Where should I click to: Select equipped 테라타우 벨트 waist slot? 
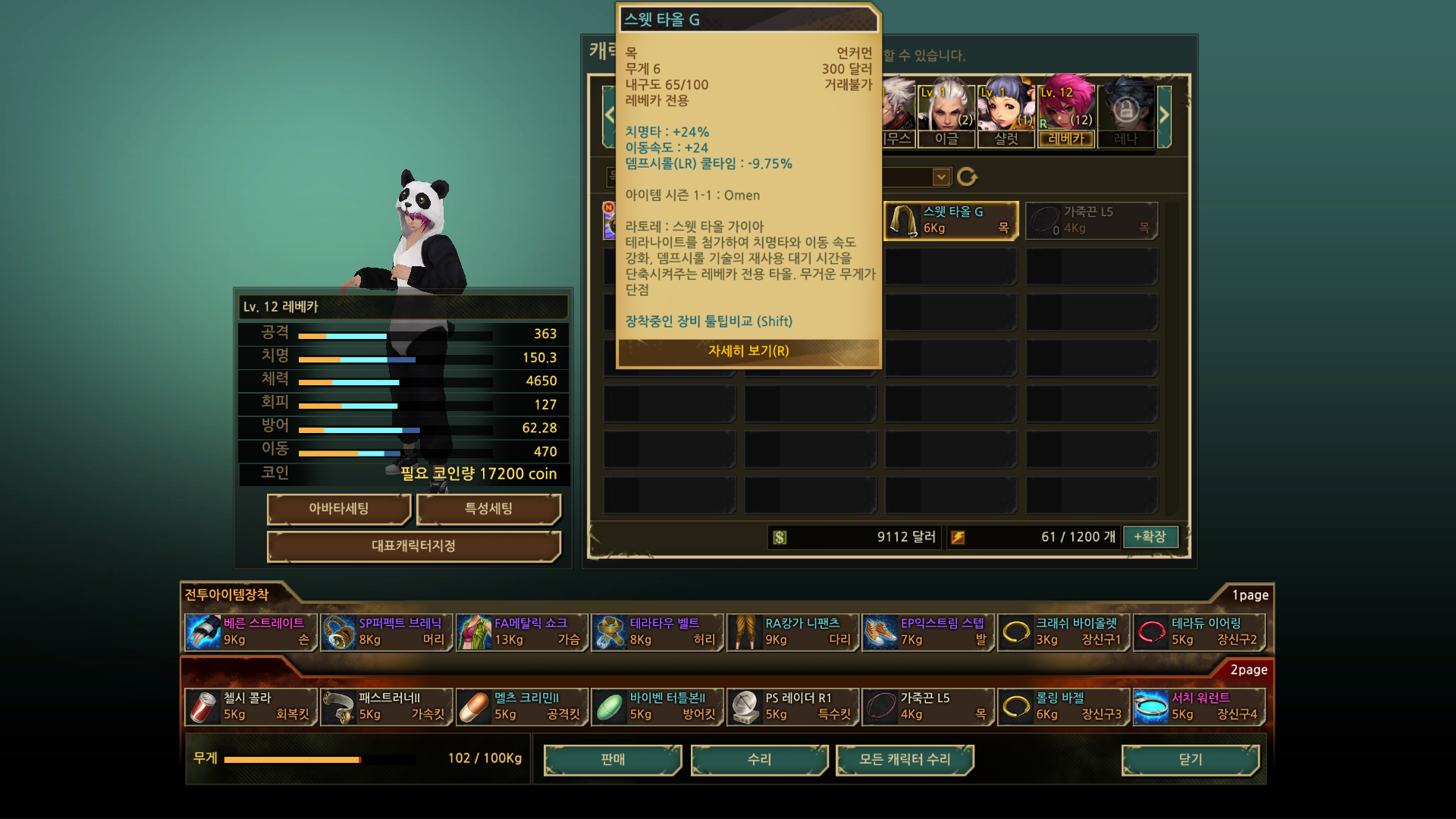click(x=657, y=632)
